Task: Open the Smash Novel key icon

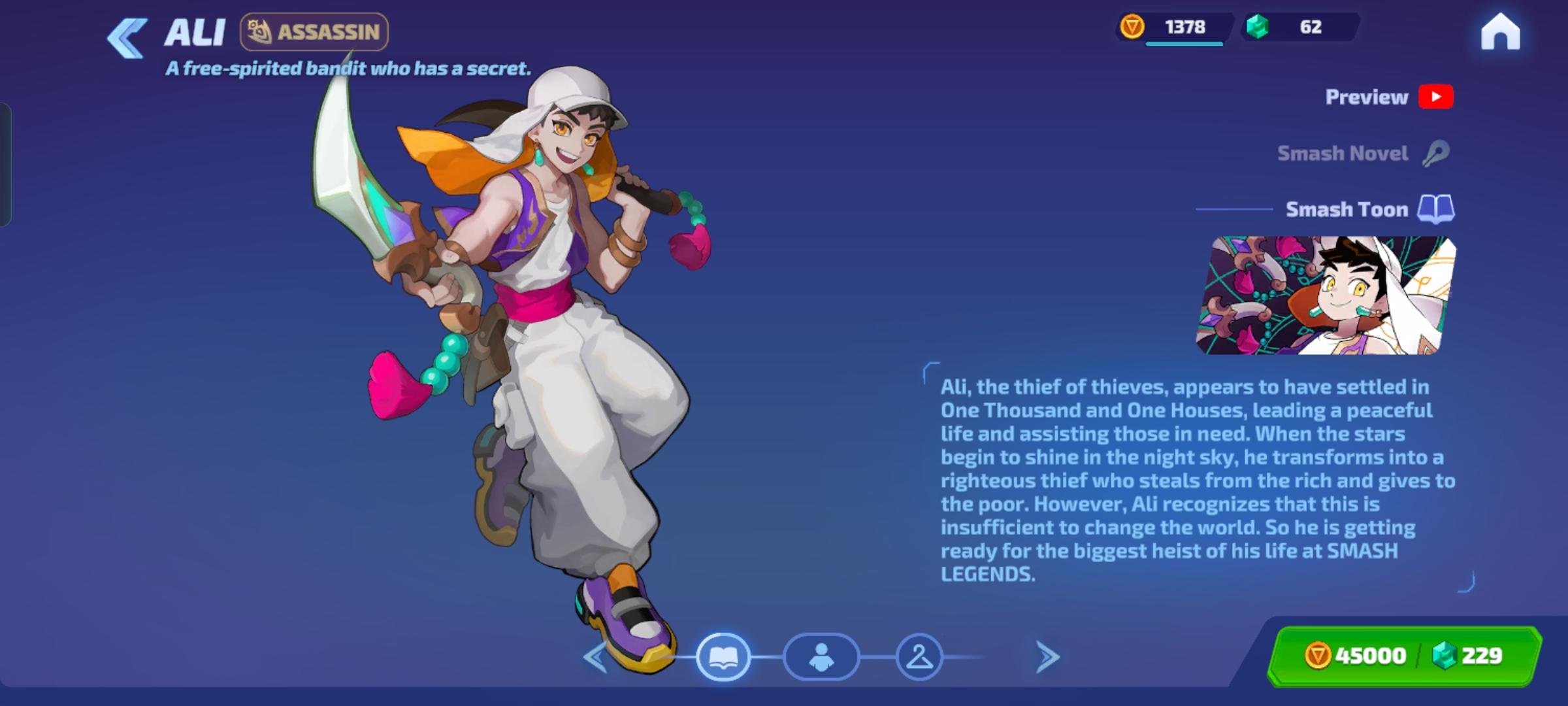Action: coord(1437,153)
